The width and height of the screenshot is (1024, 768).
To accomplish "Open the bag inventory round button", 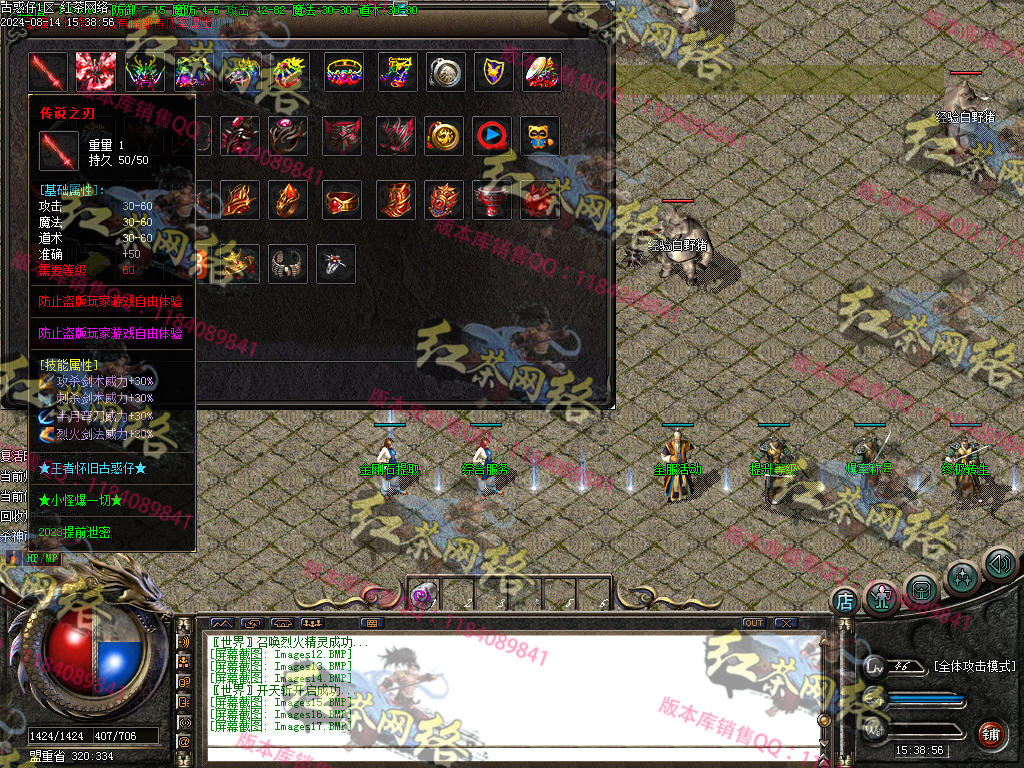I will point(922,588).
